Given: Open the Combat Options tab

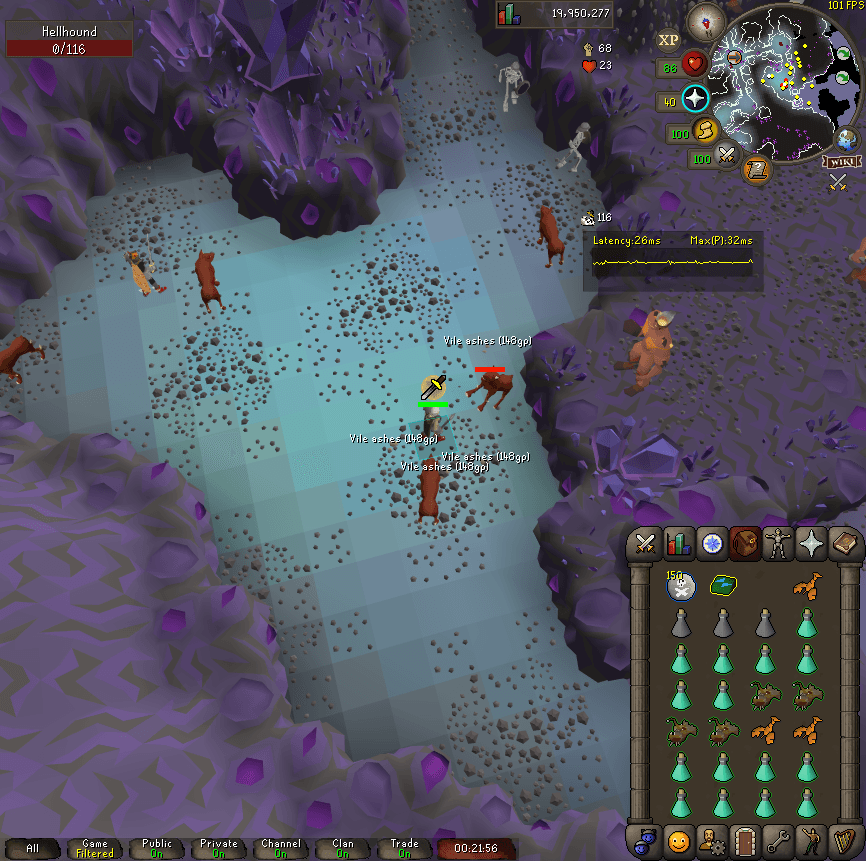Looking at the screenshot, I should point(645,543).
